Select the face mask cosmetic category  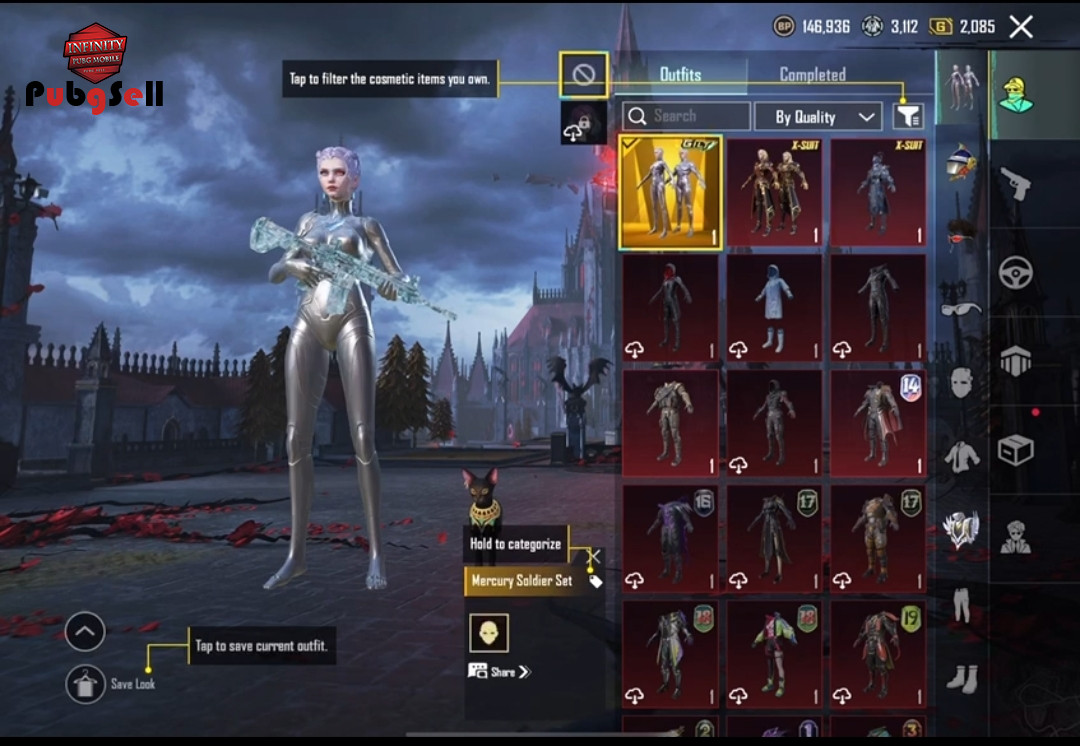(962, 382)
